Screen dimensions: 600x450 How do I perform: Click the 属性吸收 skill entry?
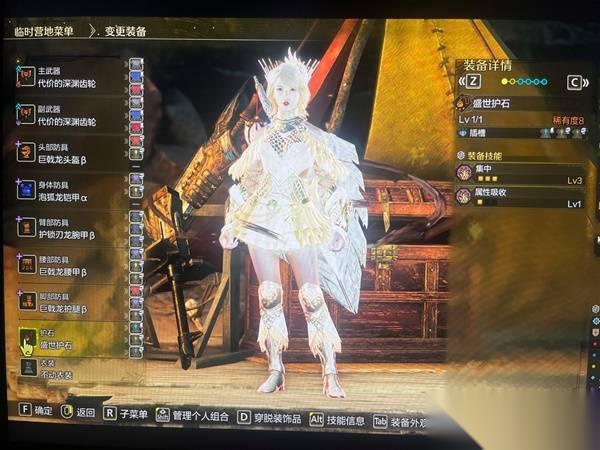(520, 196)
